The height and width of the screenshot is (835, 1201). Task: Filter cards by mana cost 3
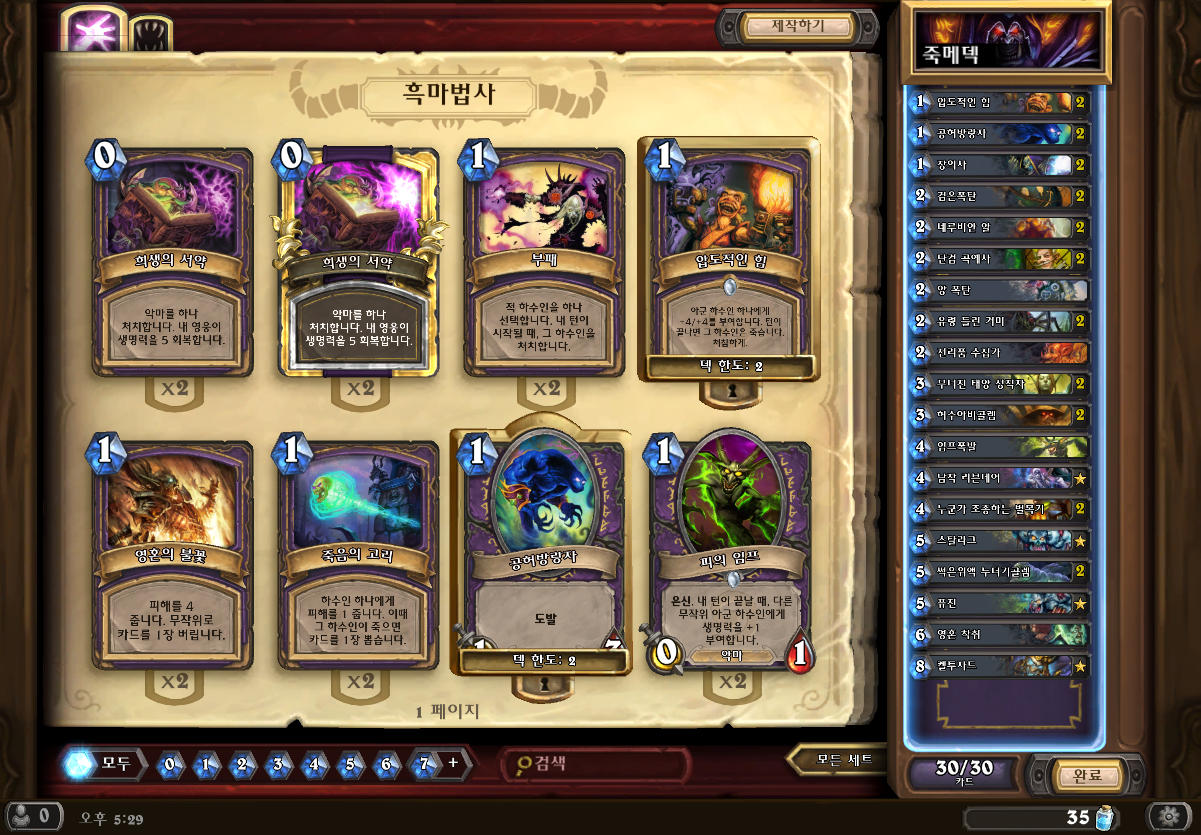[278, 765]
